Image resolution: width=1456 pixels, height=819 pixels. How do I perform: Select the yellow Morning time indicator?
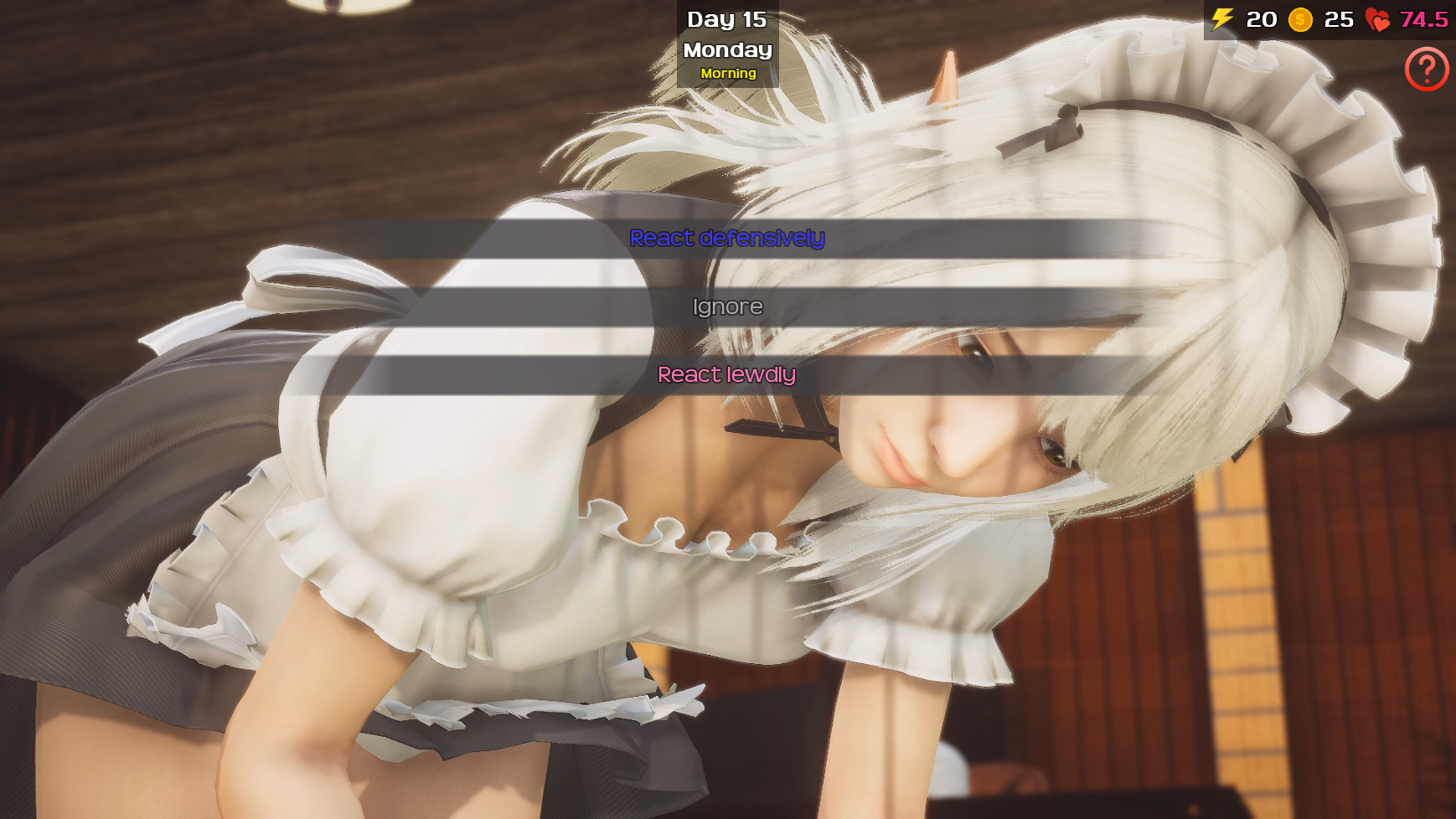[728, 74]
